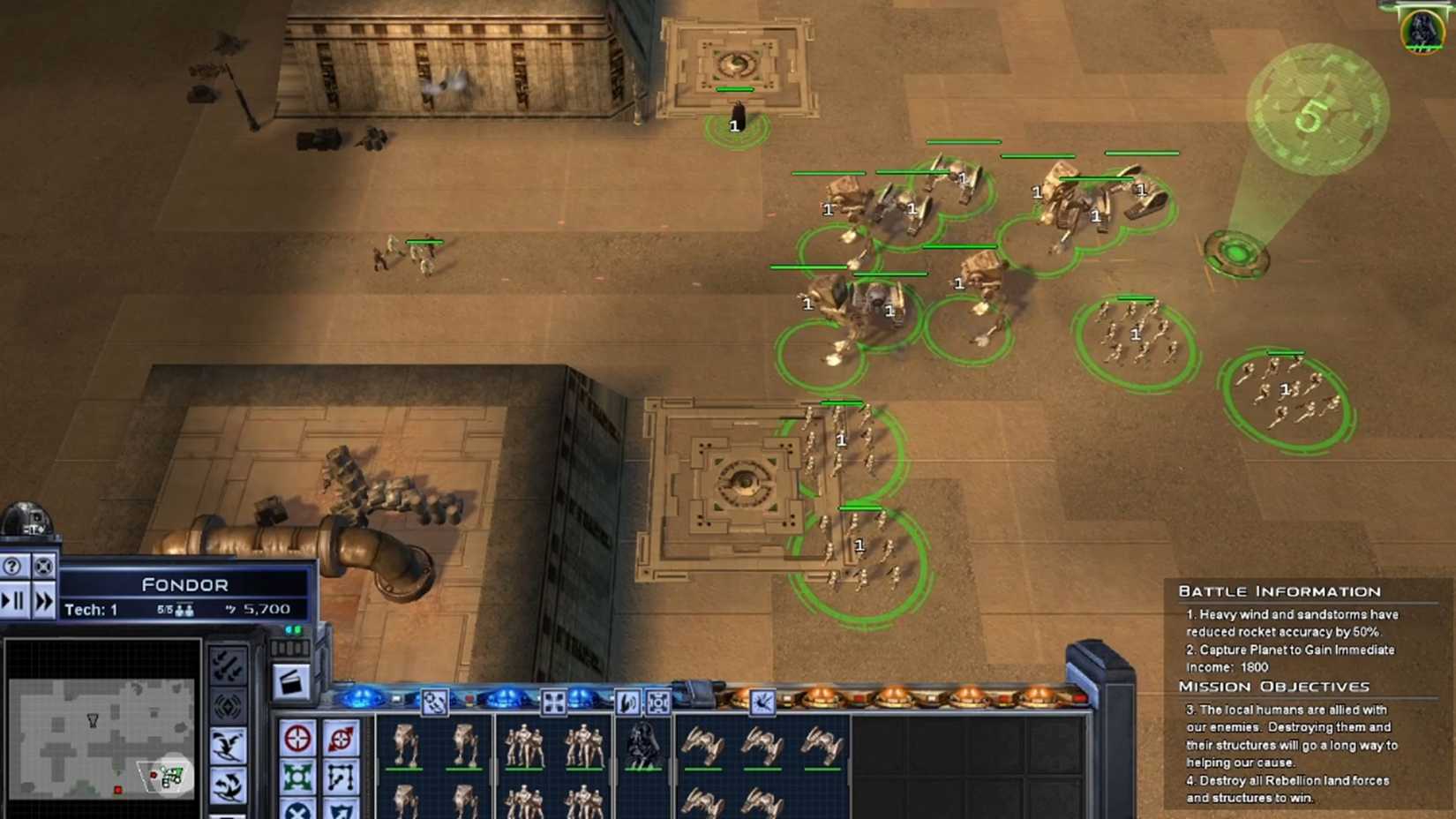Screen dimensions: 1456x819
Task: Activate the green area-guard command icon
Action: pos(297,777)
